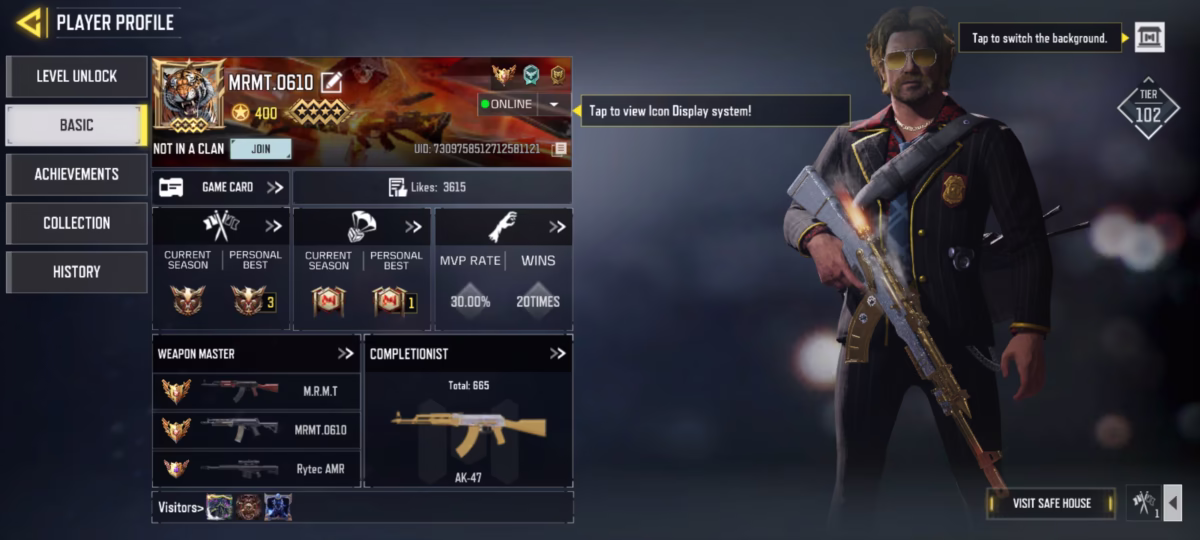Show the Collection tab

tap(76, 223)
